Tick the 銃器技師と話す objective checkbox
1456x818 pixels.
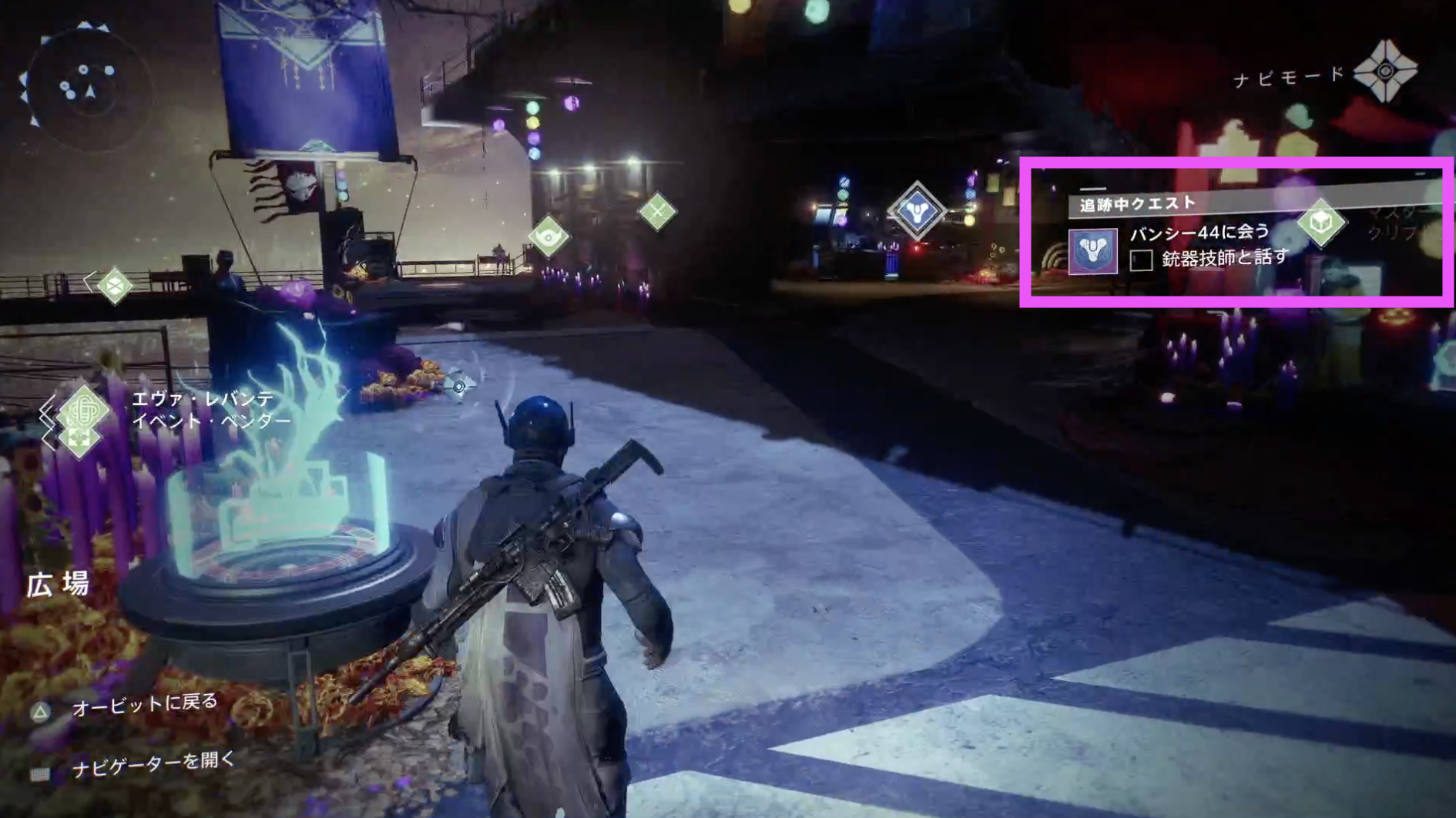click(x=1141, y=260)
